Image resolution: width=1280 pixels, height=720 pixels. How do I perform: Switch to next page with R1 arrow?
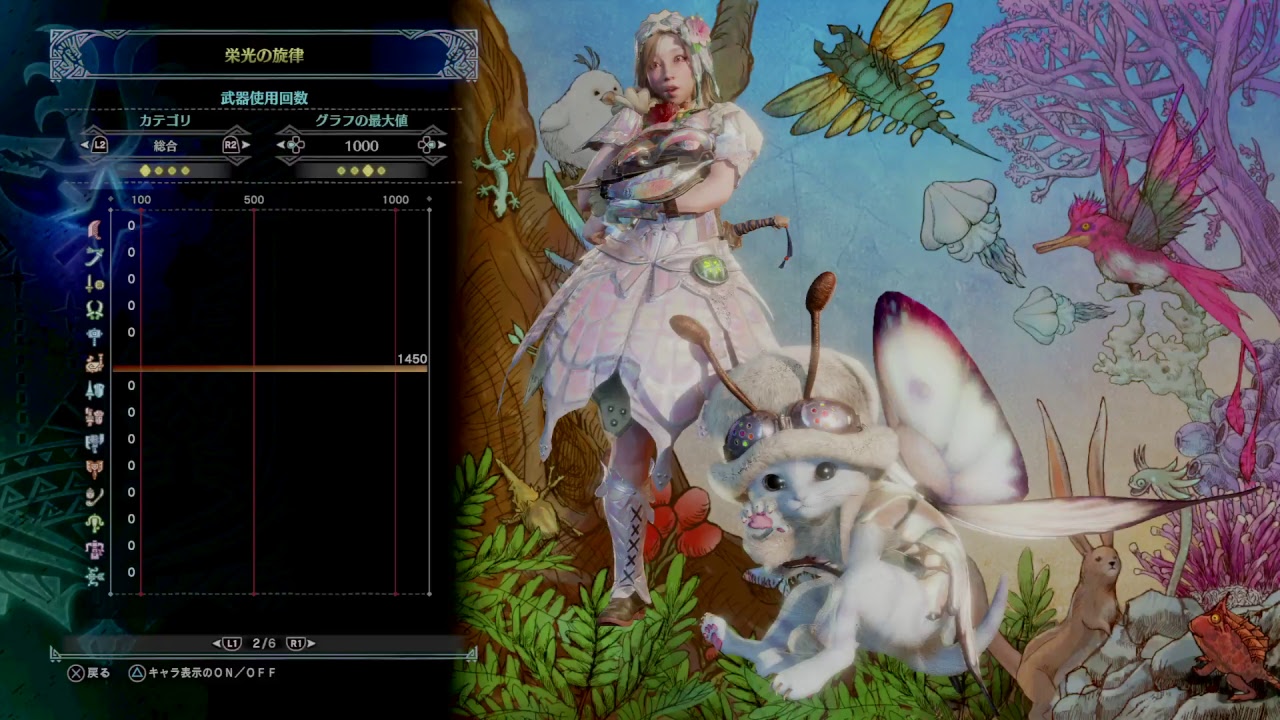310,645
